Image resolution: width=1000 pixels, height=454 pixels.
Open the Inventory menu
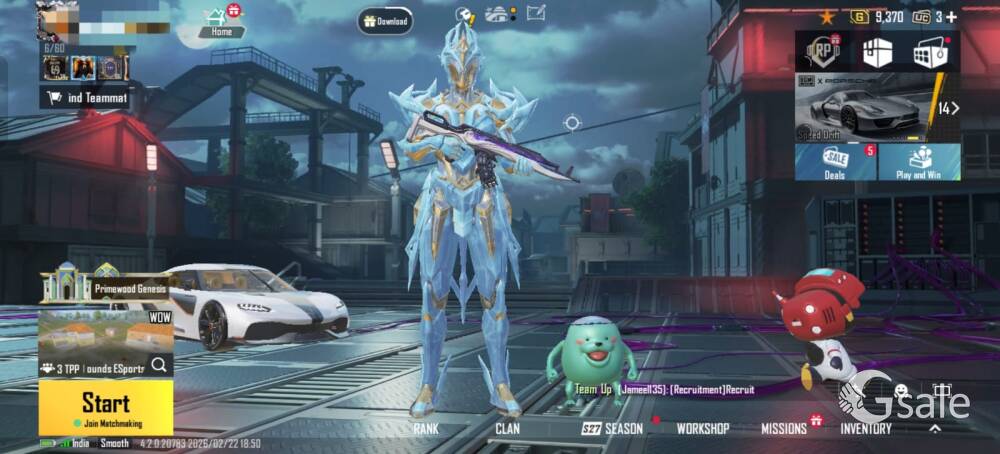coord(866,428)
